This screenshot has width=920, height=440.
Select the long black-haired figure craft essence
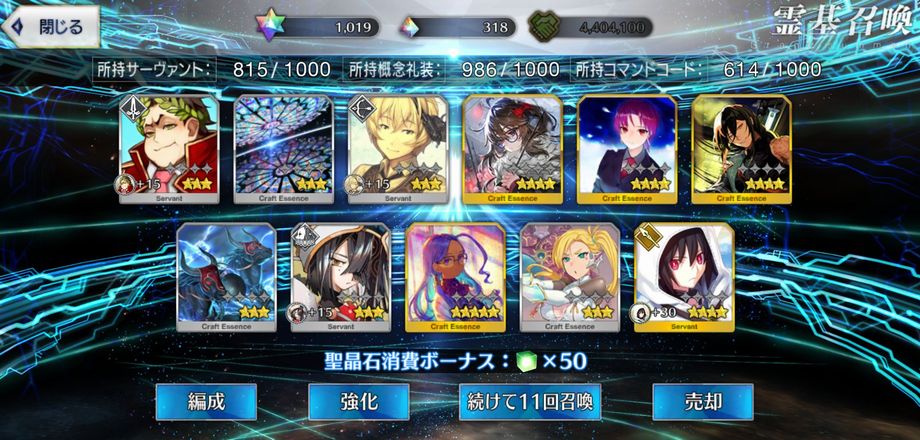pyautogui.click(x=740, y=149)
